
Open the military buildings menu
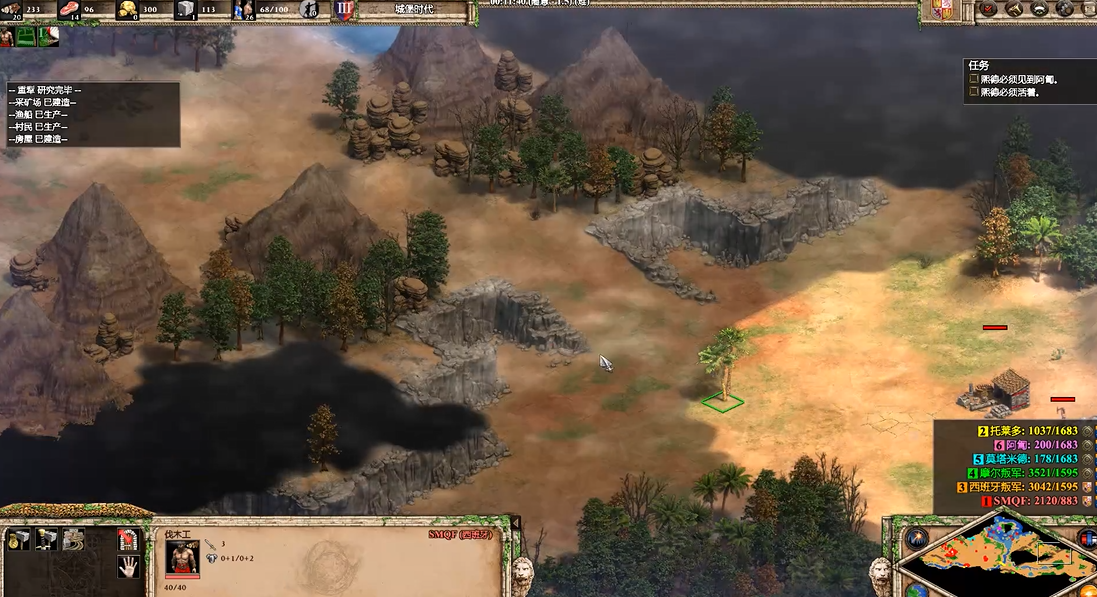tap(46, 540)
